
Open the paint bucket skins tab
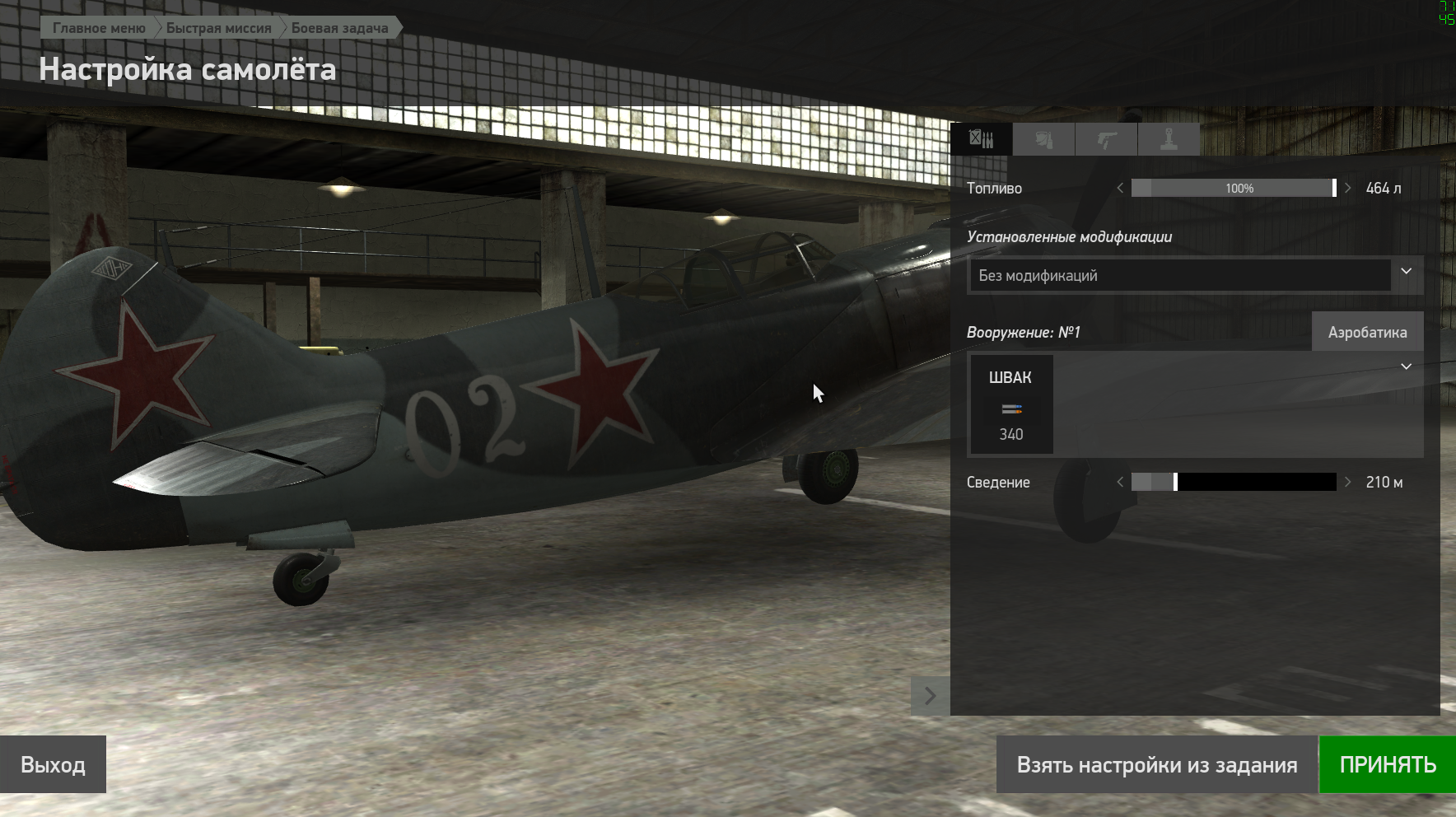tap(1043, 139)
